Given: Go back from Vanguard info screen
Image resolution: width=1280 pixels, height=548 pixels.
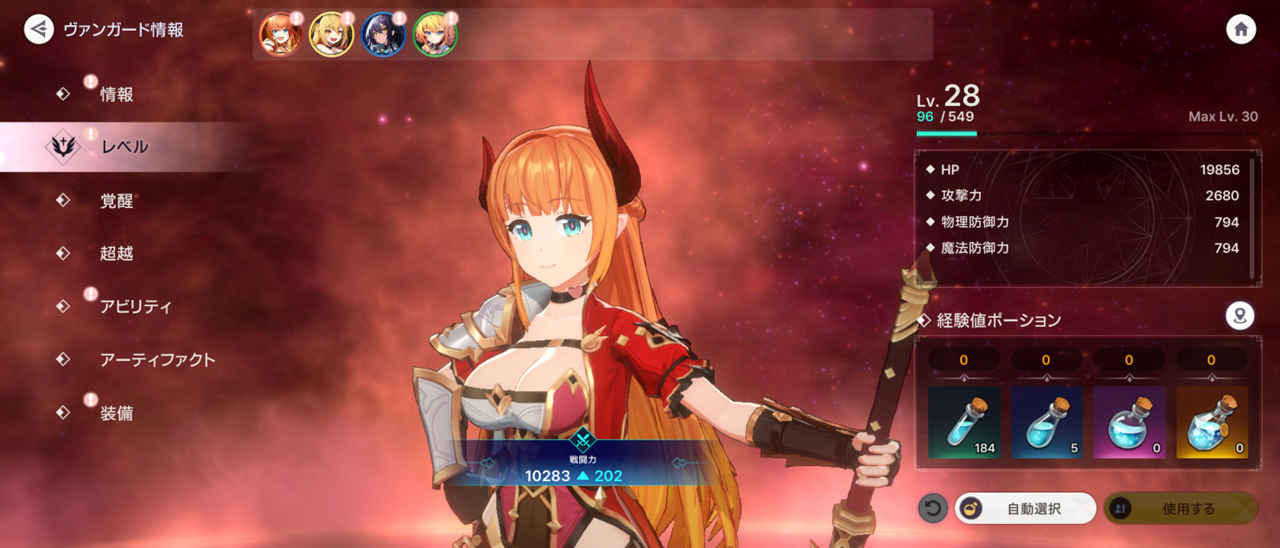Looking at the screenshot, I should tap(39, 29).
